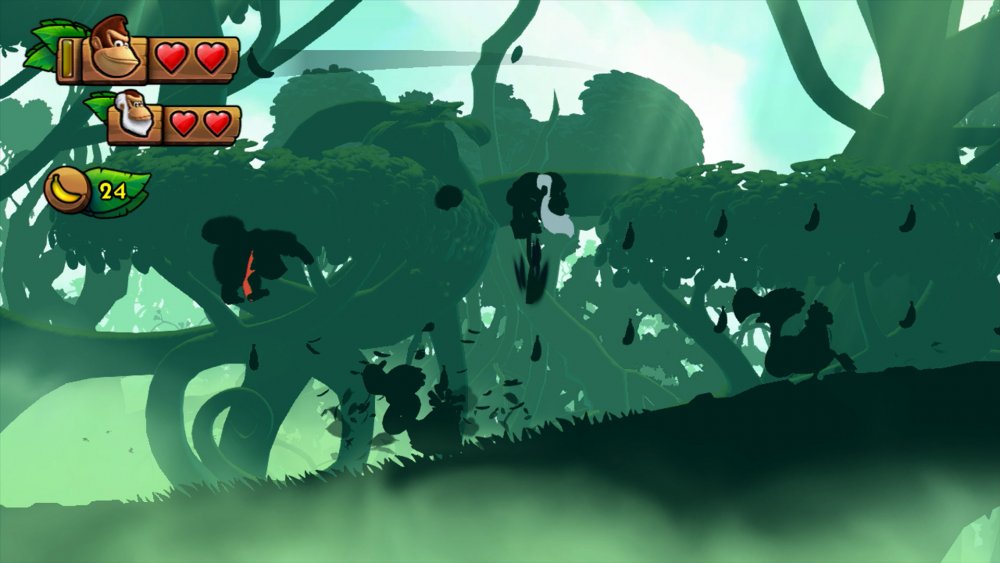Select the Cranky Kong portrait icon
This screenshot has height=563, width=1000.
point(133,116)
